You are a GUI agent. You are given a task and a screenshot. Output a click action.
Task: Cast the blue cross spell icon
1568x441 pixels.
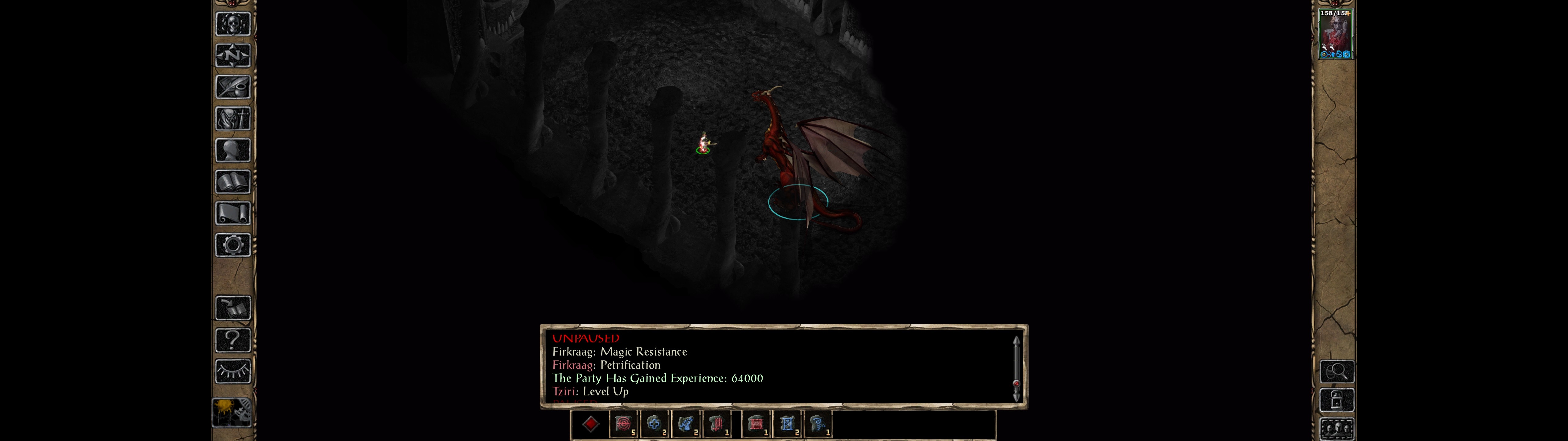tap(654, 424)
